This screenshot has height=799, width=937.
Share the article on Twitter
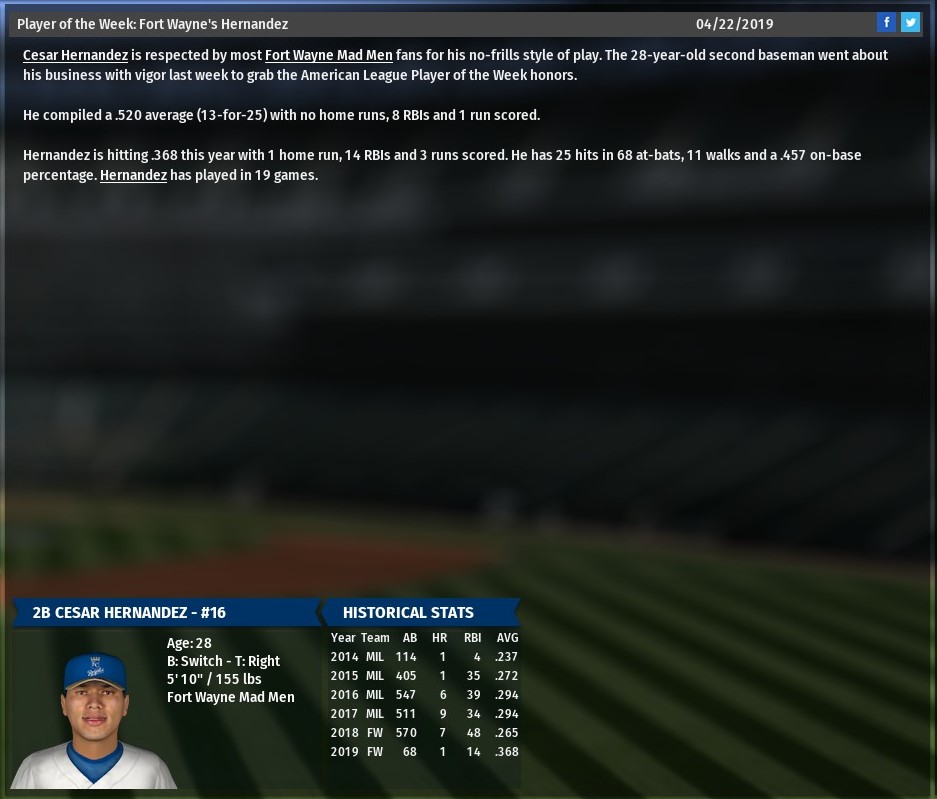[x=910, y=23]
